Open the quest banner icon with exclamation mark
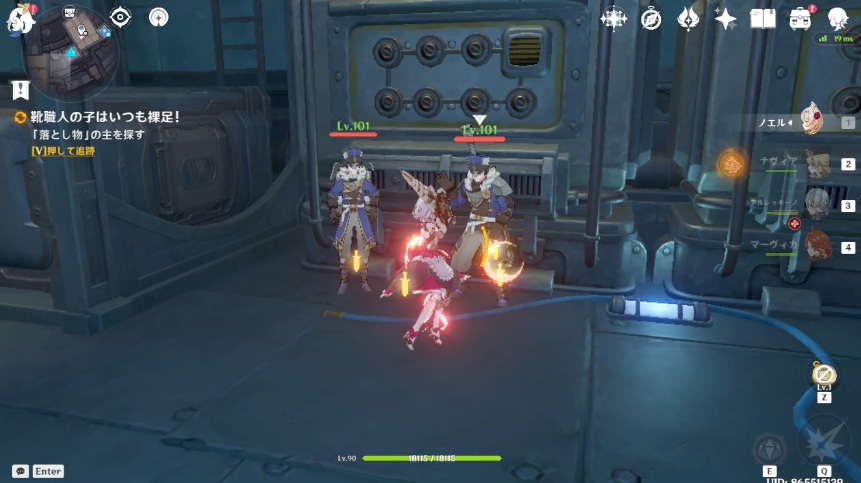Image resolution: width=861 pixels, height=483 pixels. [x=21, y=90]
